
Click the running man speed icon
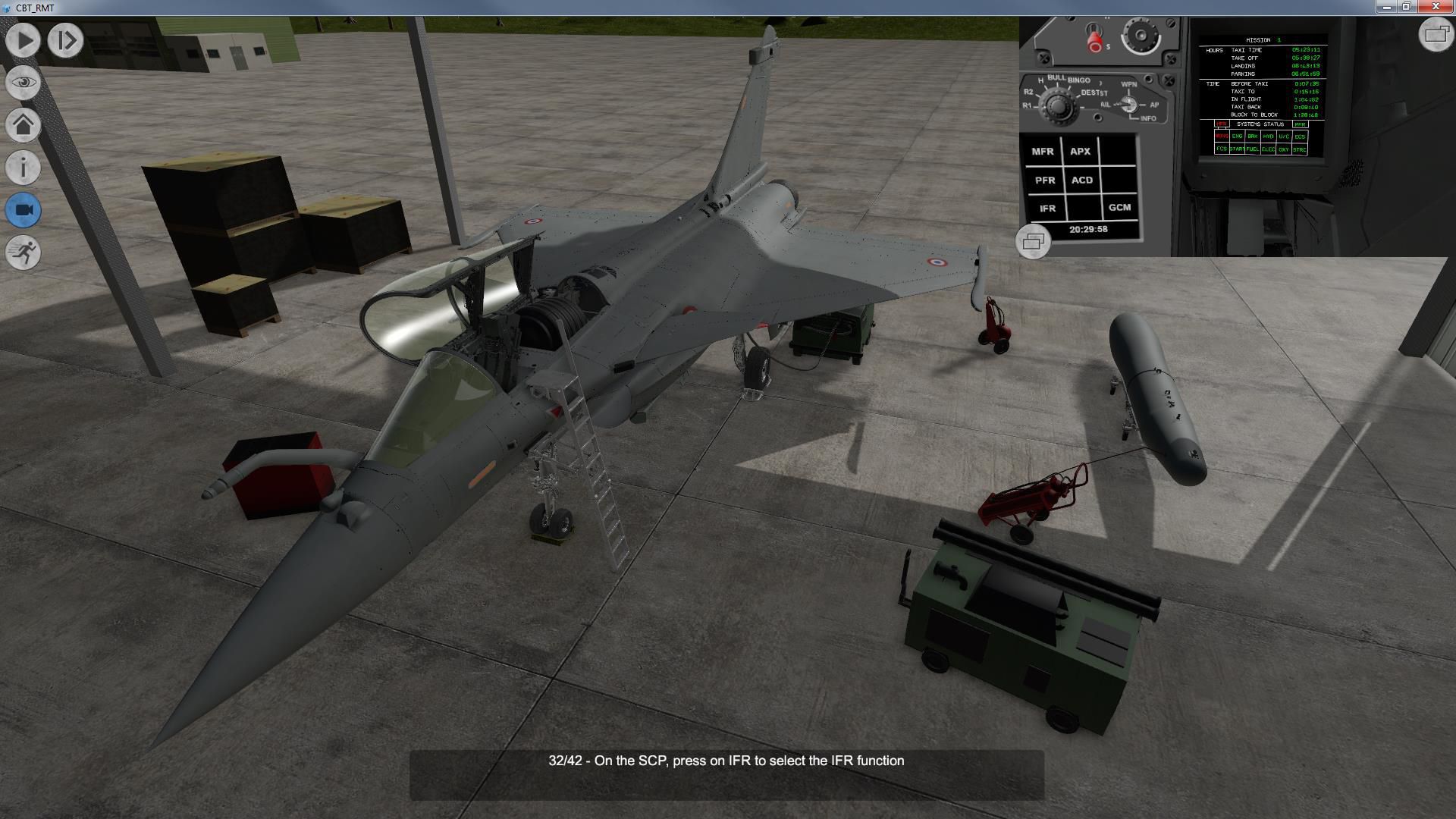pos(23,253)
